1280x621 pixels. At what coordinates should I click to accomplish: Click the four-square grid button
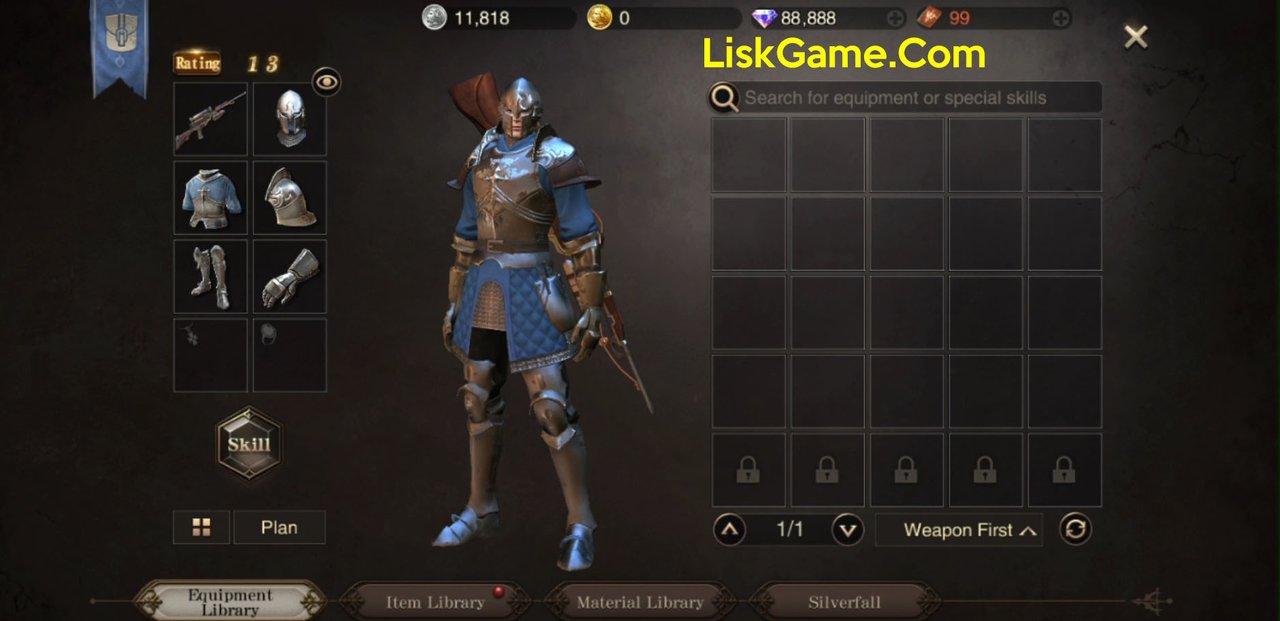201,527
